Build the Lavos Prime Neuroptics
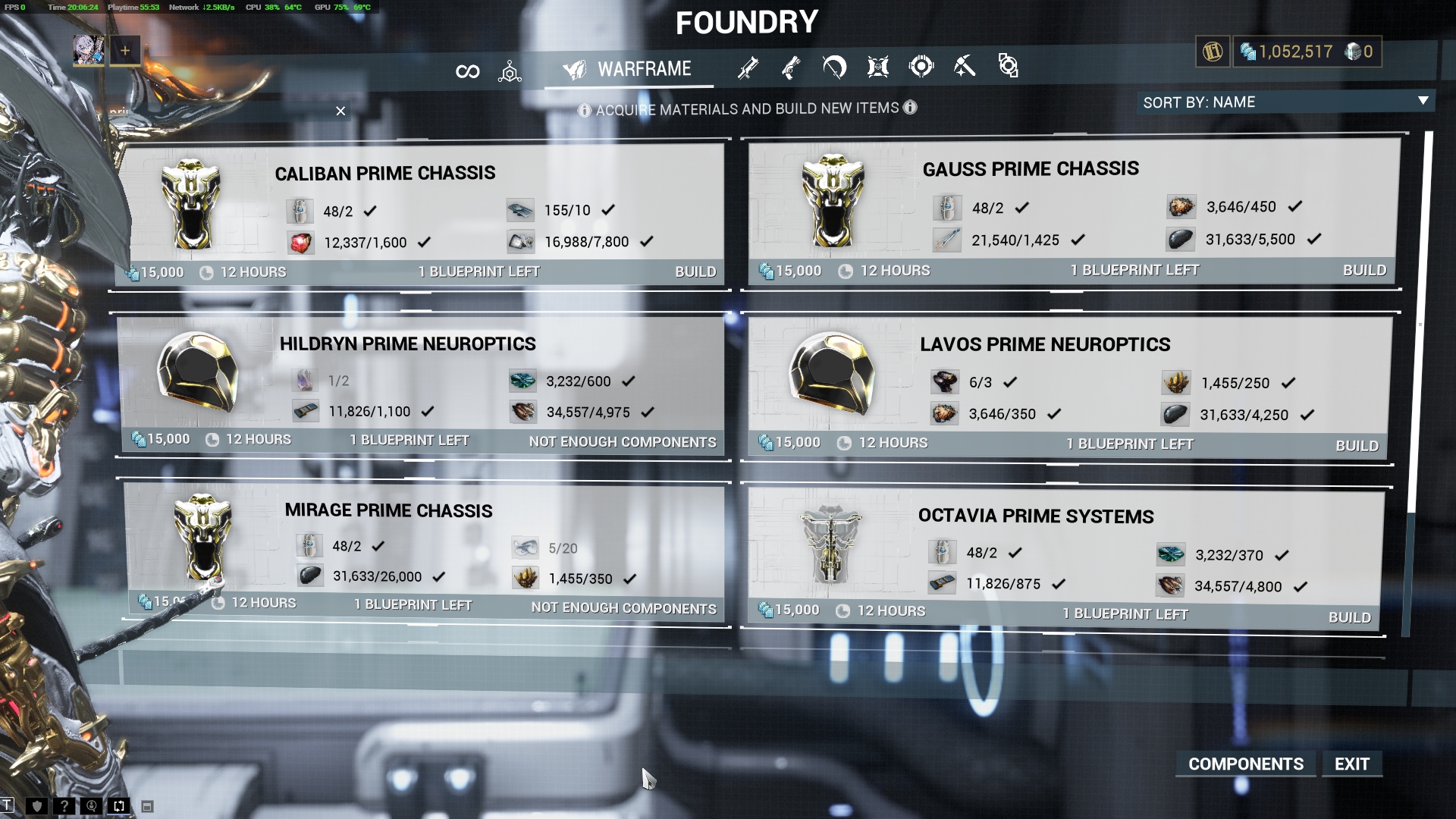This screenshot has width=1456, height=819. (1356, 445)
